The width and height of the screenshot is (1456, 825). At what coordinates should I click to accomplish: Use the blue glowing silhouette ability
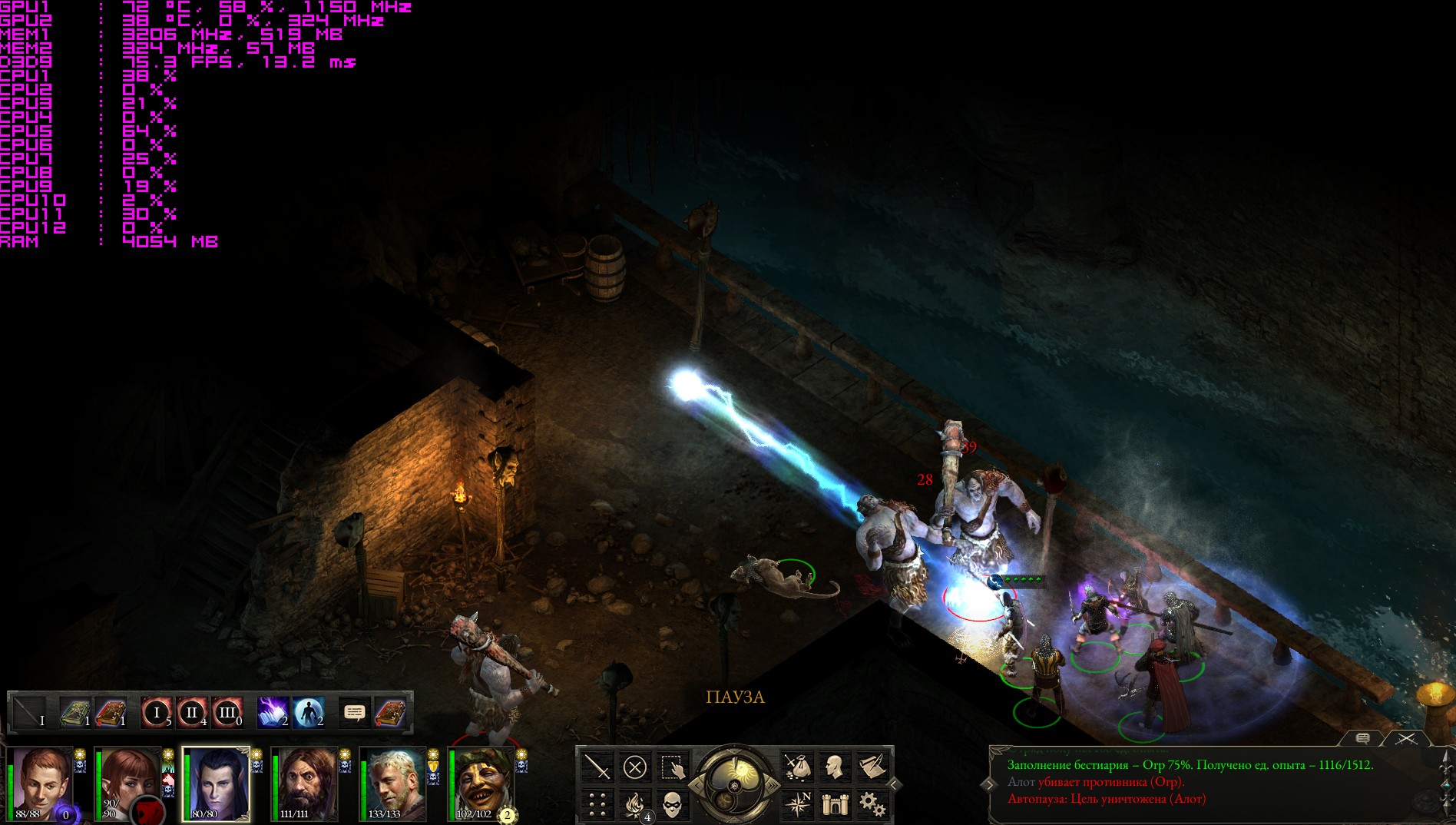coord(308,713)
